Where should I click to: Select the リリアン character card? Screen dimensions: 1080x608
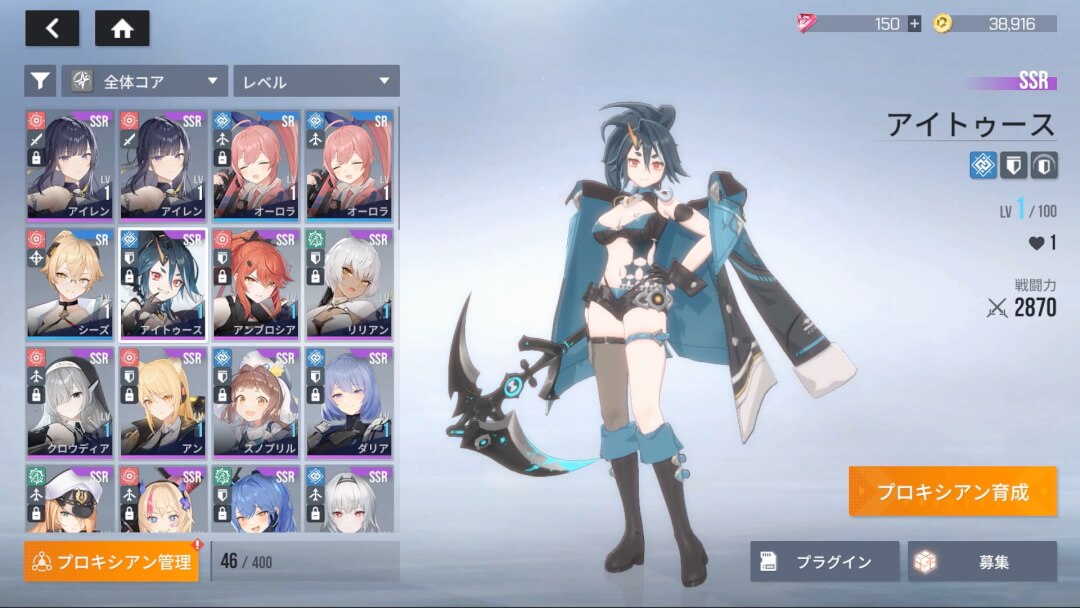[349, 284]
